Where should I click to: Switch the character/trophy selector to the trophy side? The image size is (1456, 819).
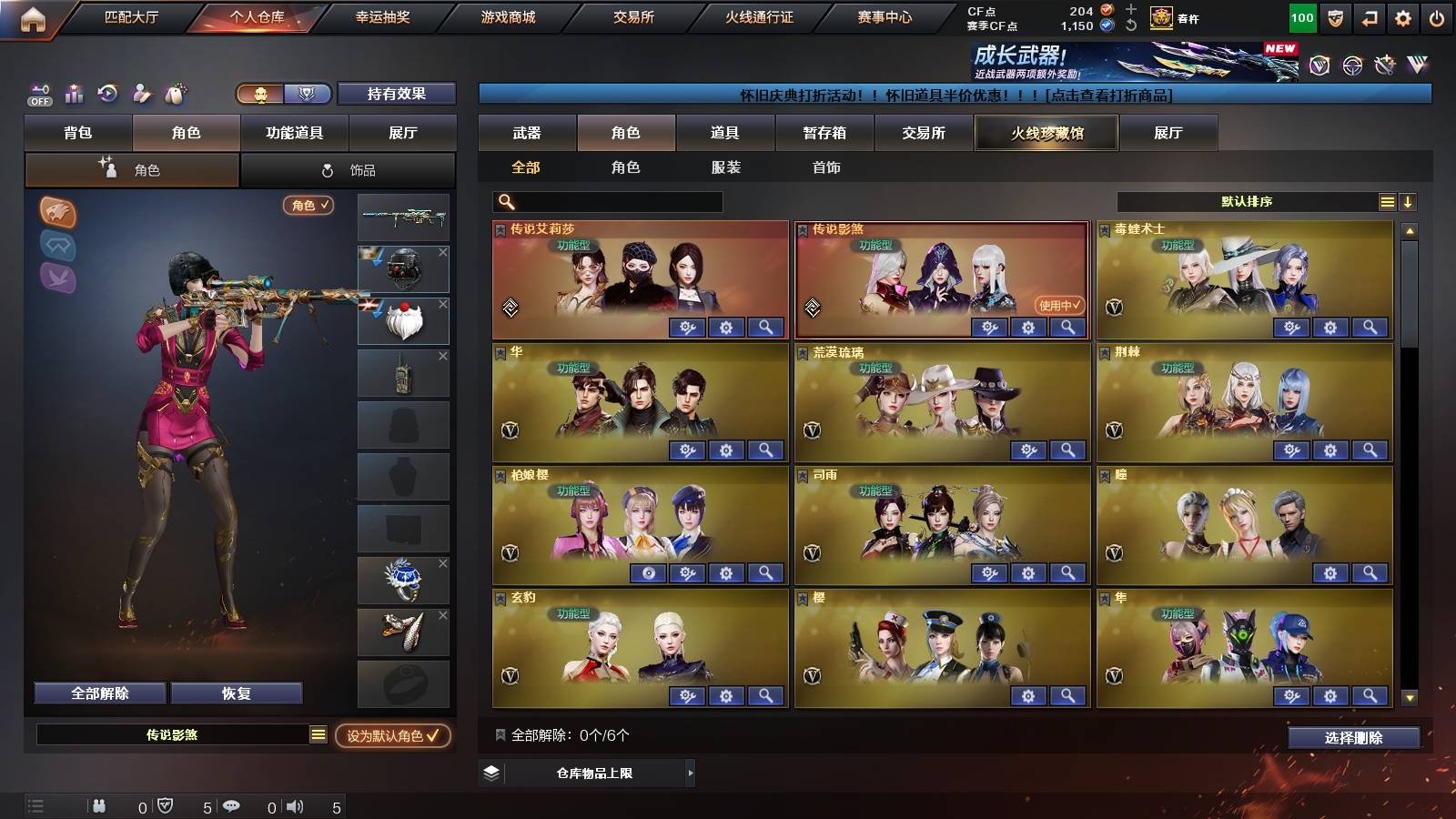click(308, 93)
